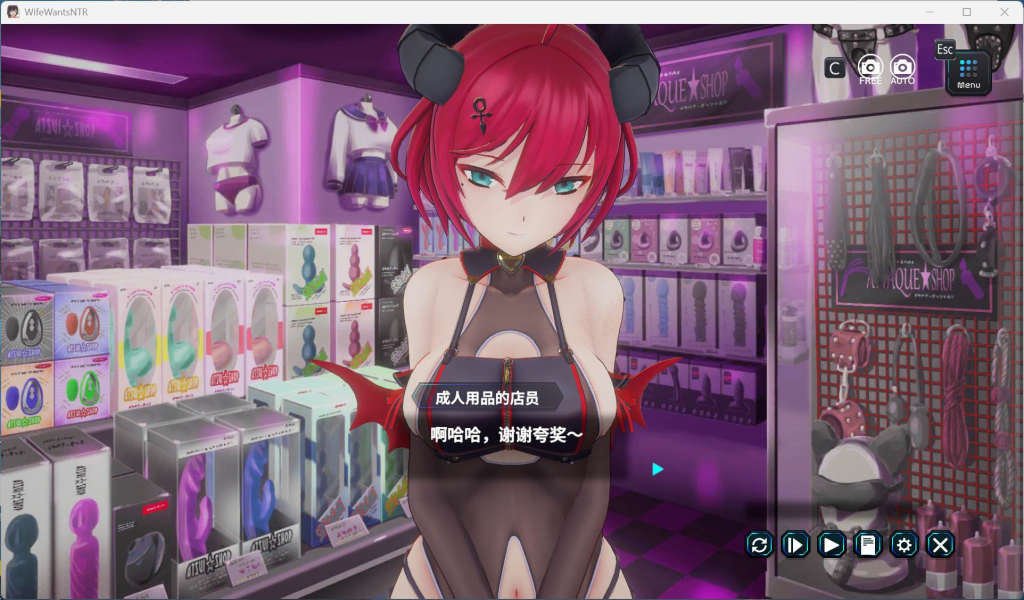
Task: Start auto-play with the play triangle button
Action: 831,544
